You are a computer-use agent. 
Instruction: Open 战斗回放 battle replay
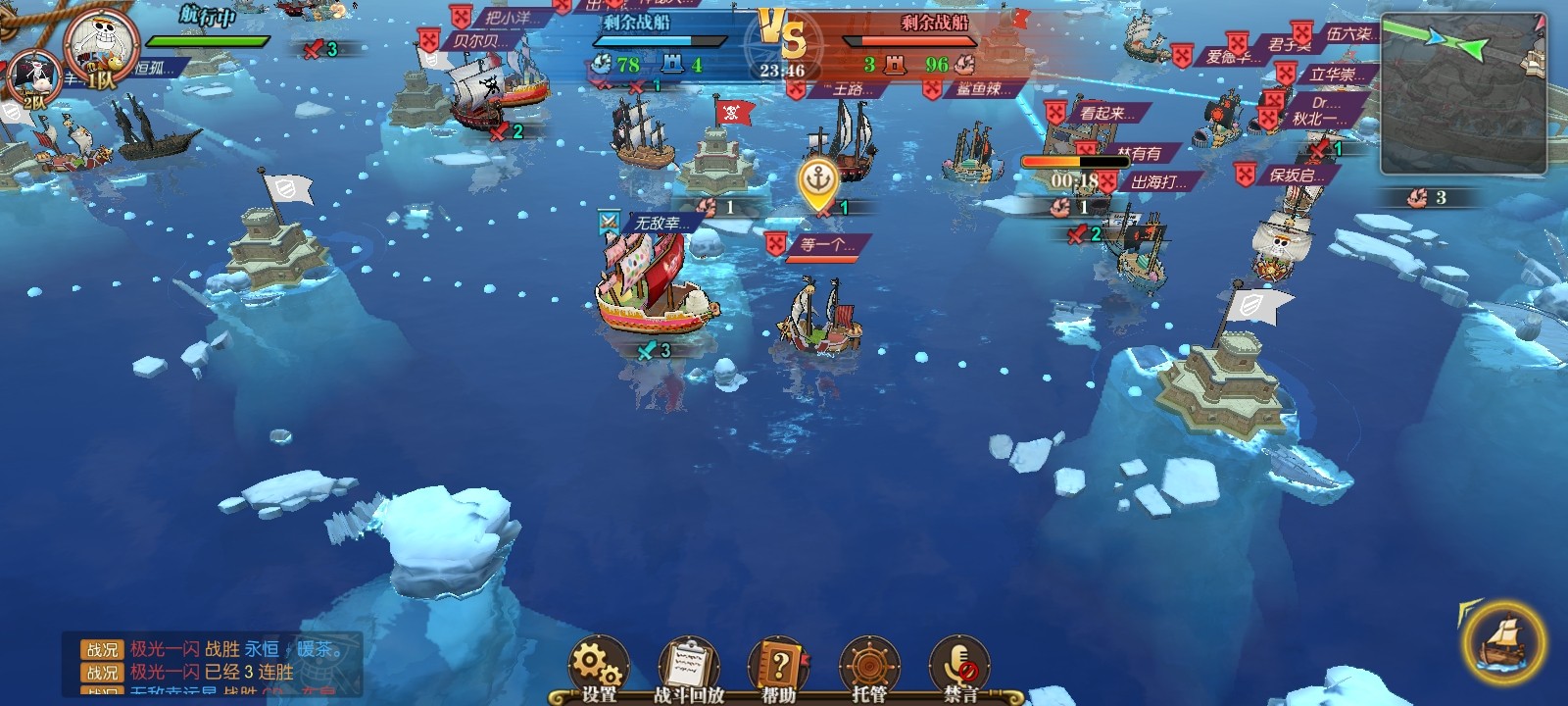tap(689, 669)
